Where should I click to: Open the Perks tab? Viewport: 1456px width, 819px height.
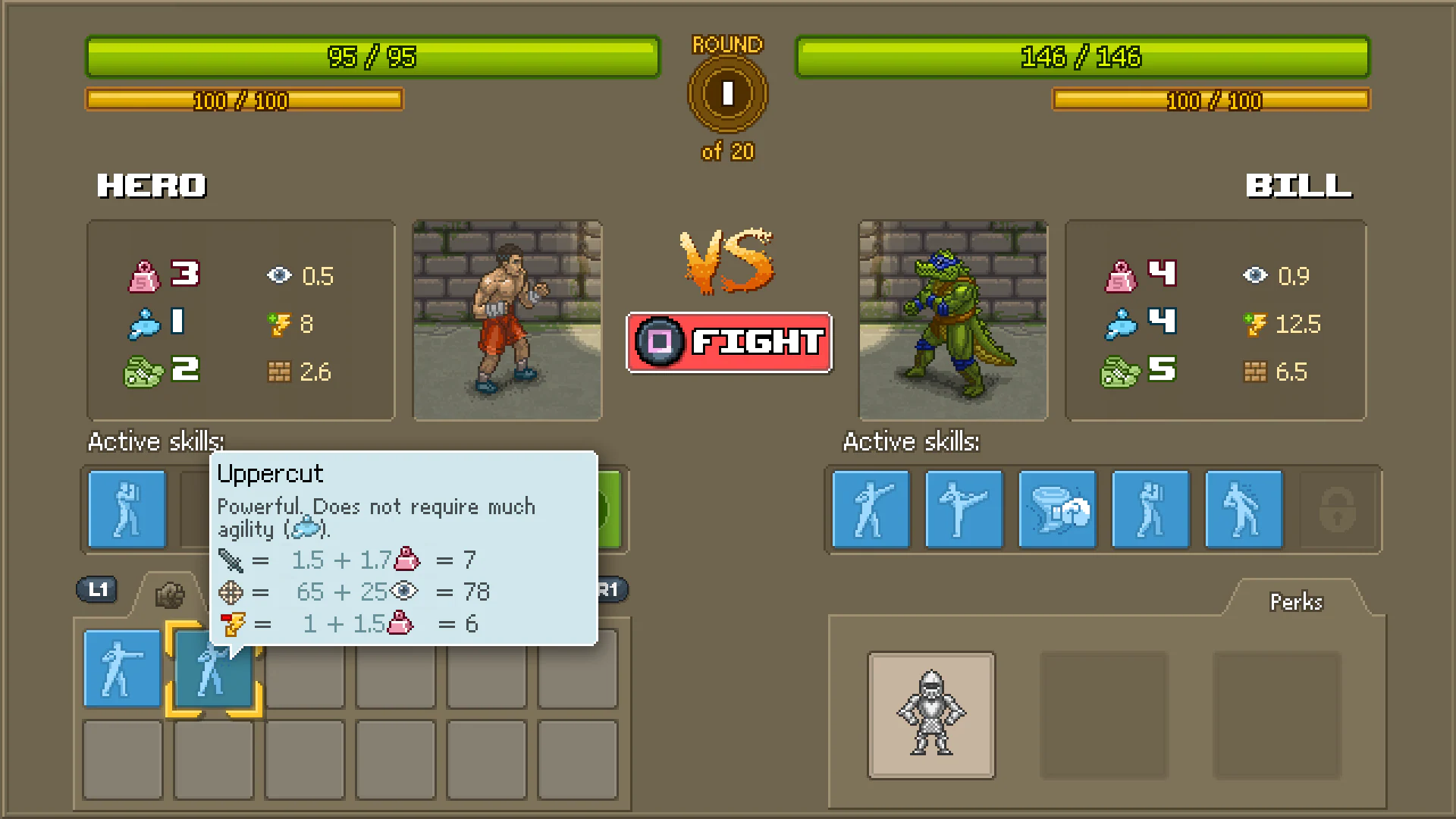click(1296, 601)
